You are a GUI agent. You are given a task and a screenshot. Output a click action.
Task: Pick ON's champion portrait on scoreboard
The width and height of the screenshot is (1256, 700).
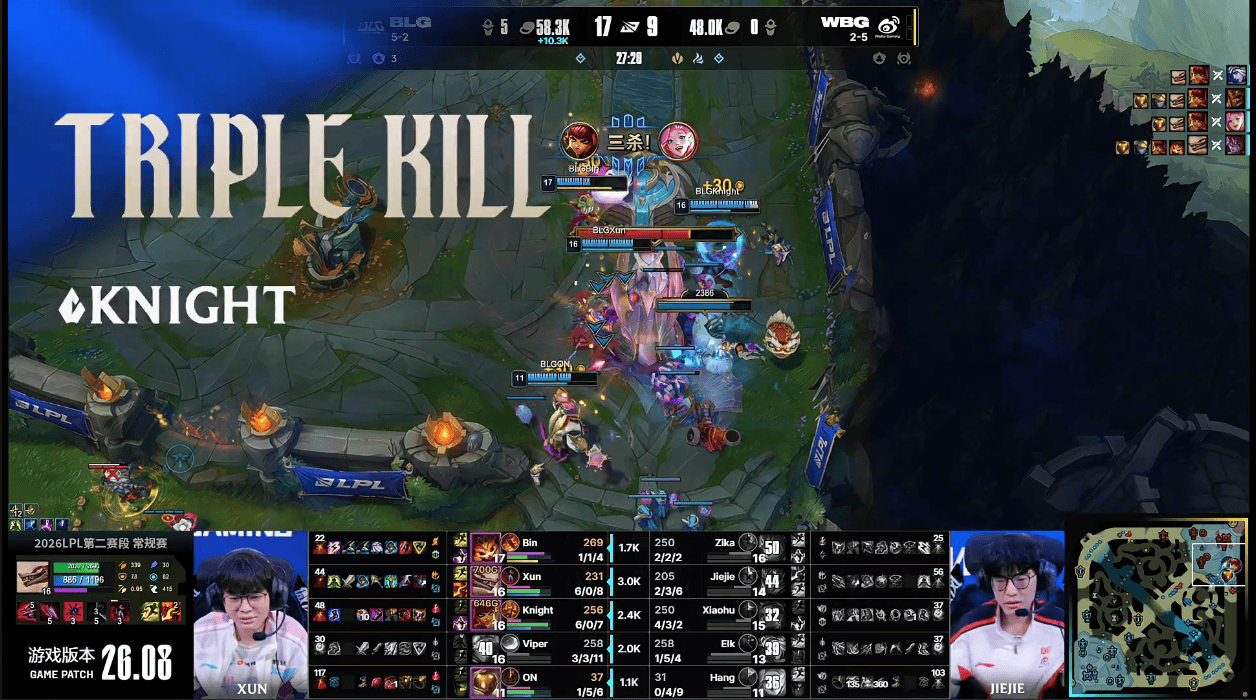[x=485, y=682]
